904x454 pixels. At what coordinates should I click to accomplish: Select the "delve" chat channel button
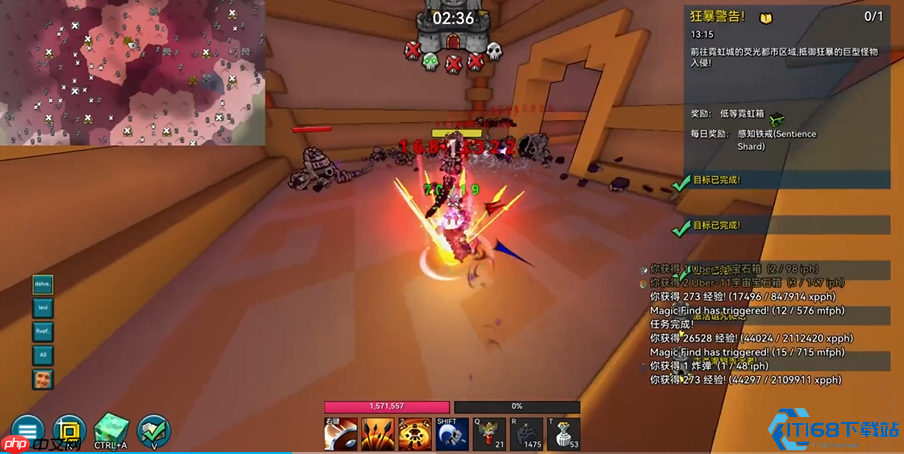[x=43, y=285]
